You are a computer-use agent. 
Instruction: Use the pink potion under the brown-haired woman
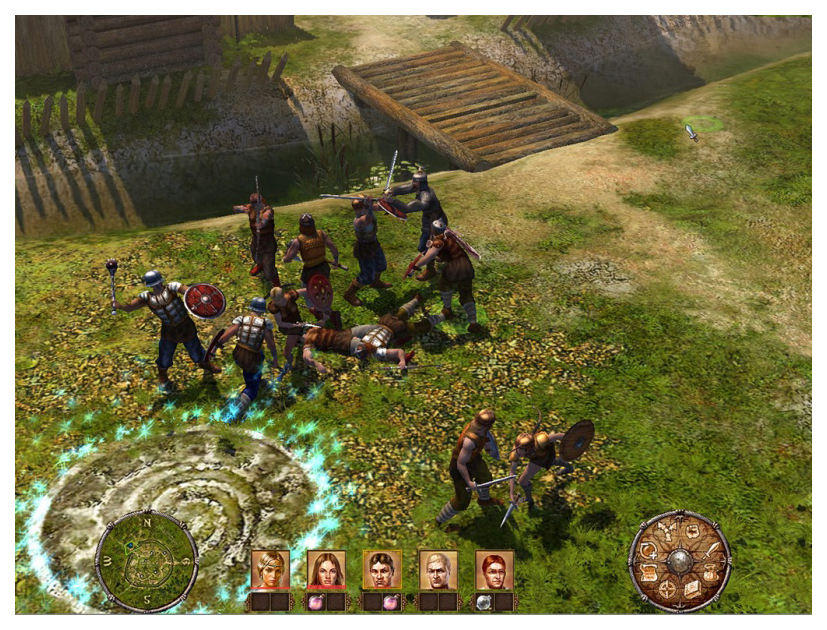click(x=317, y=602)
